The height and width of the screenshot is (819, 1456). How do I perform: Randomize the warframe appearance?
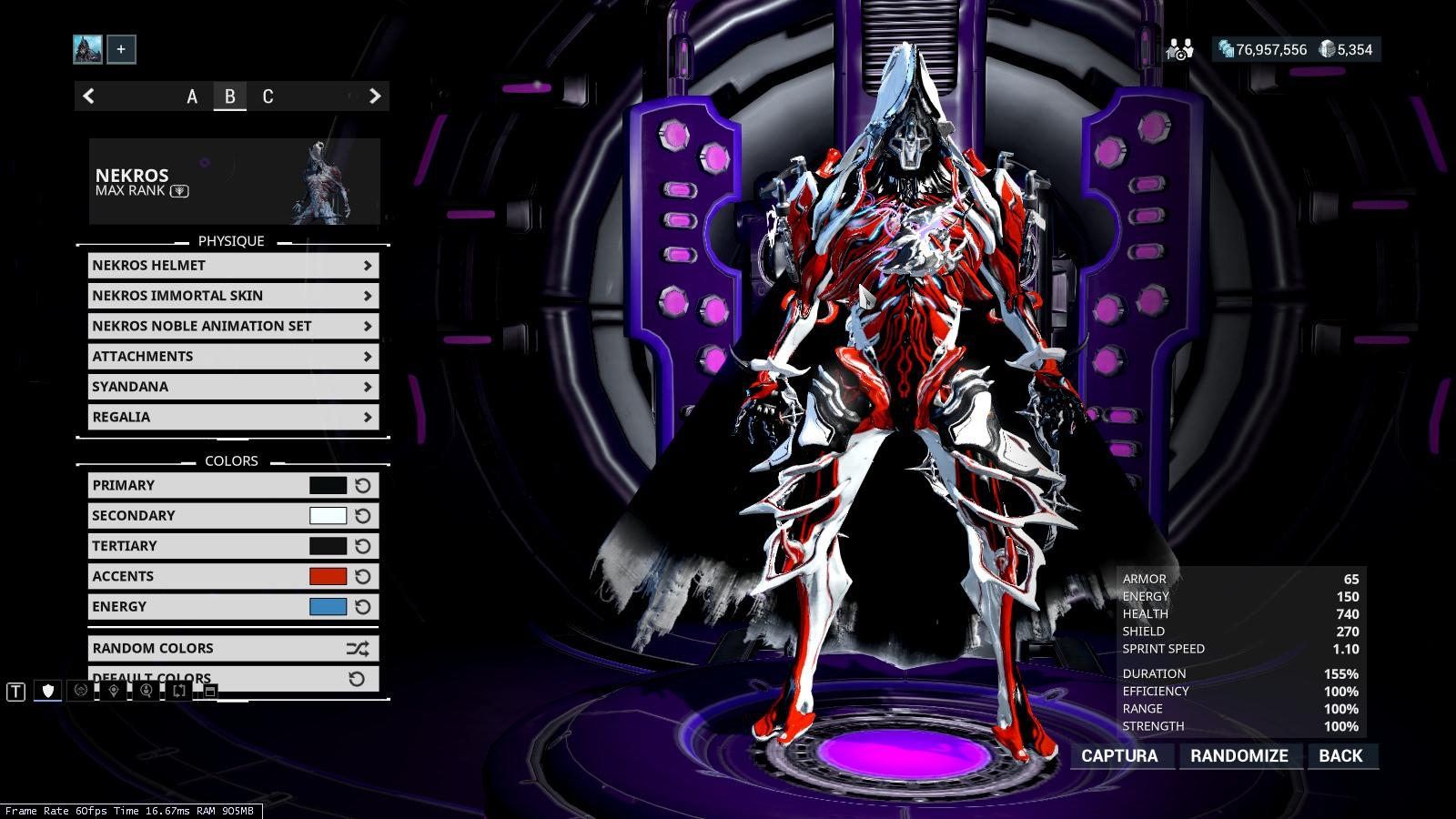coord(1239,756)
